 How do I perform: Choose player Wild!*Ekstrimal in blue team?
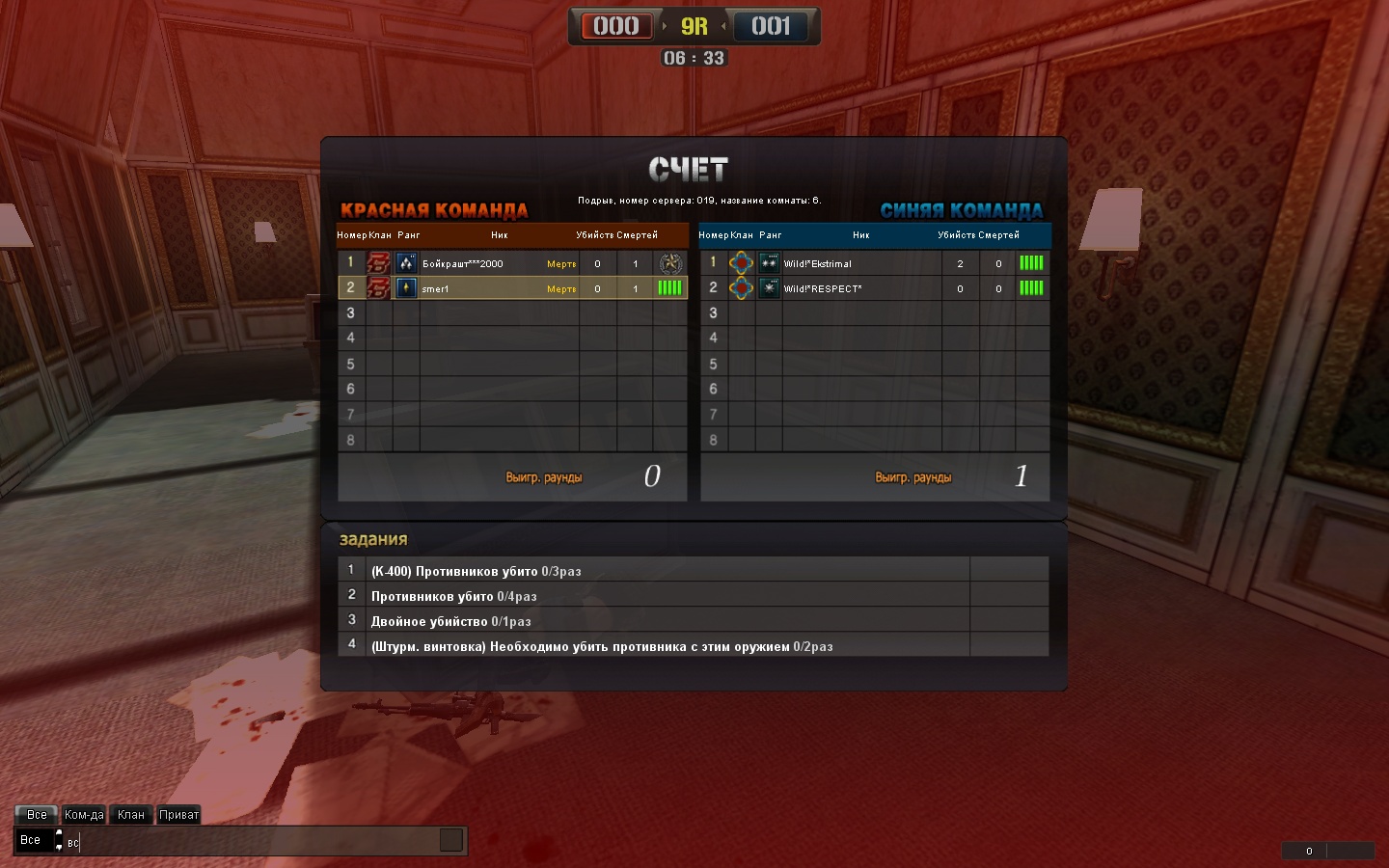818,263
